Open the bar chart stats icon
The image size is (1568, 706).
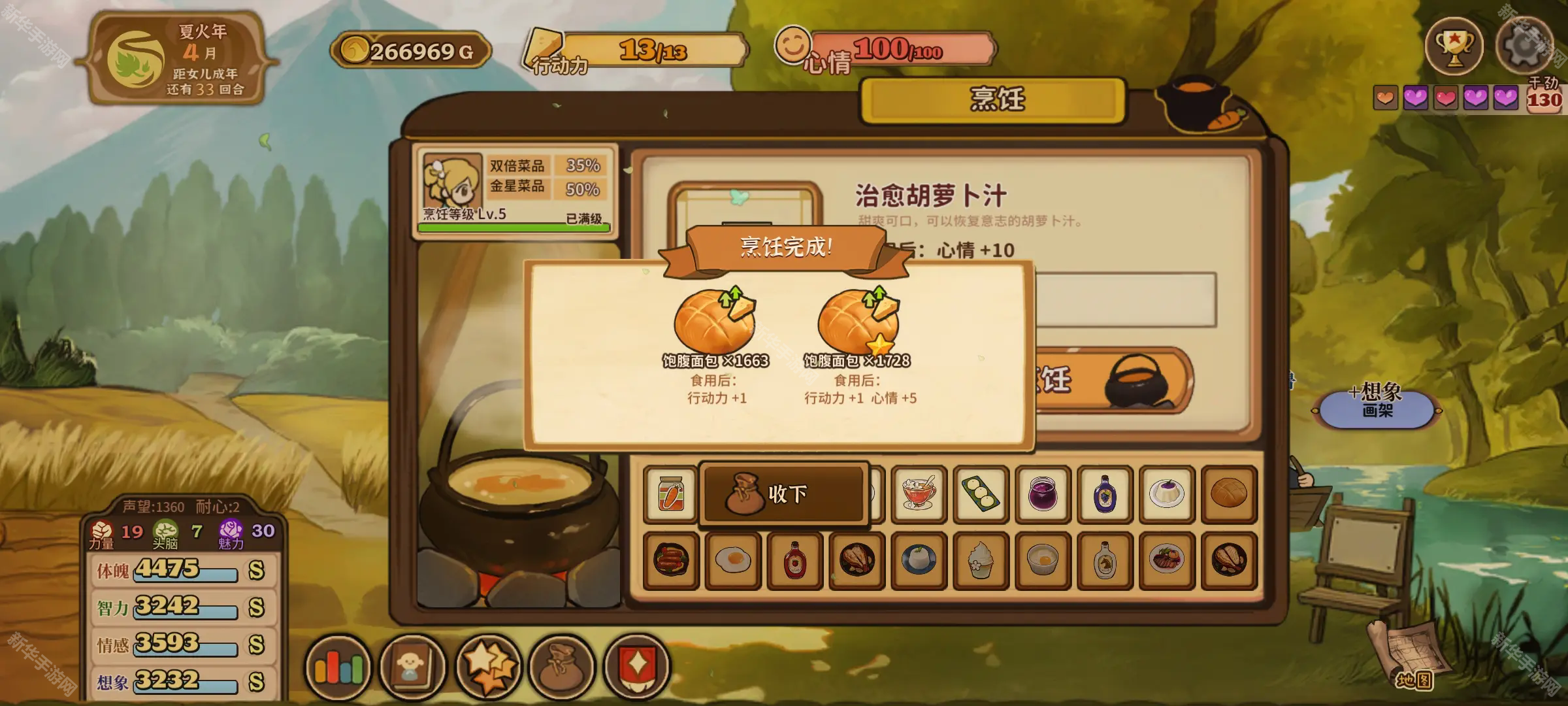click(x=338, y=668)
